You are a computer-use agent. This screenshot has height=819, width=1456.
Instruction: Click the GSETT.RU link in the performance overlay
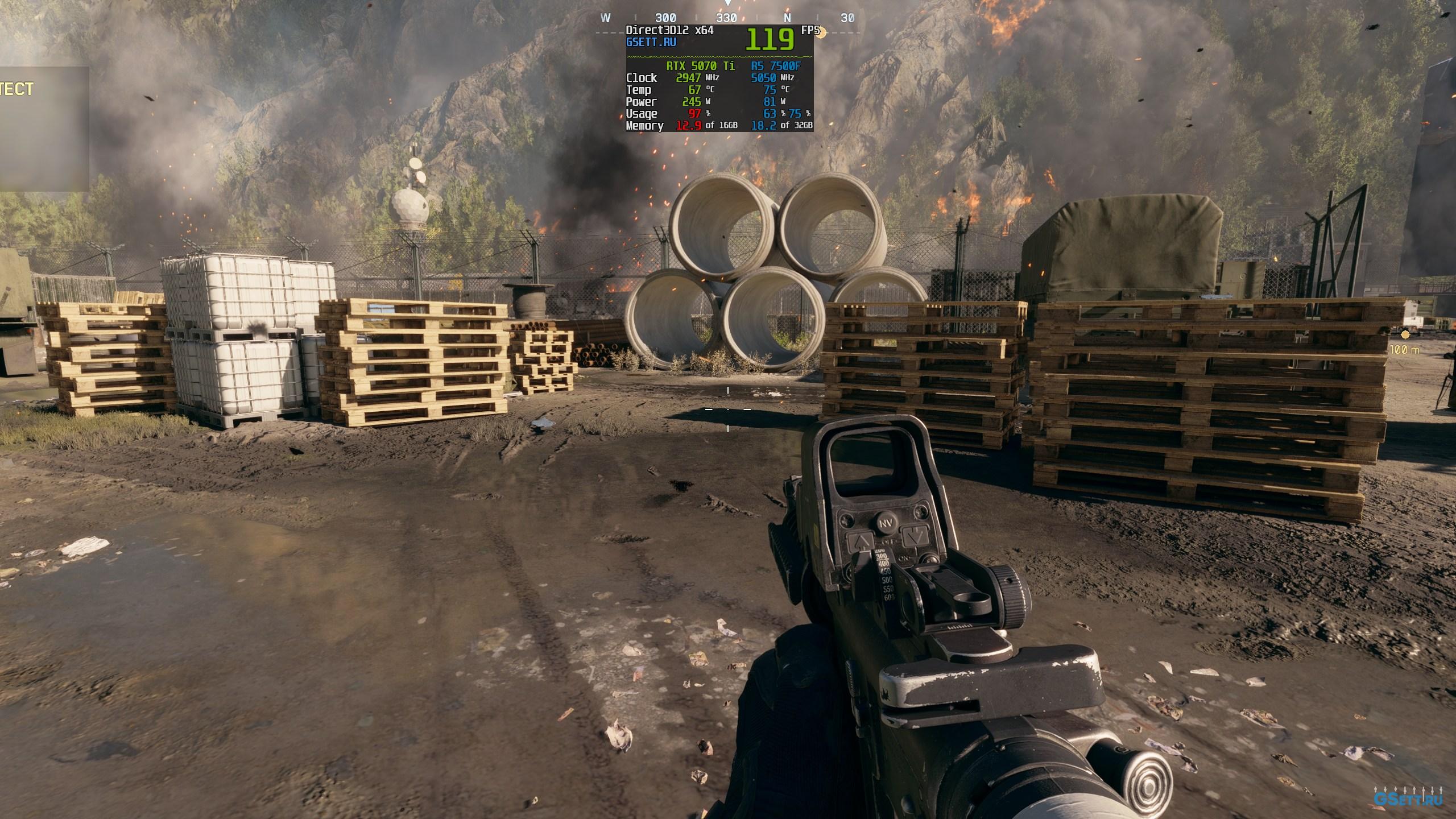651,42
